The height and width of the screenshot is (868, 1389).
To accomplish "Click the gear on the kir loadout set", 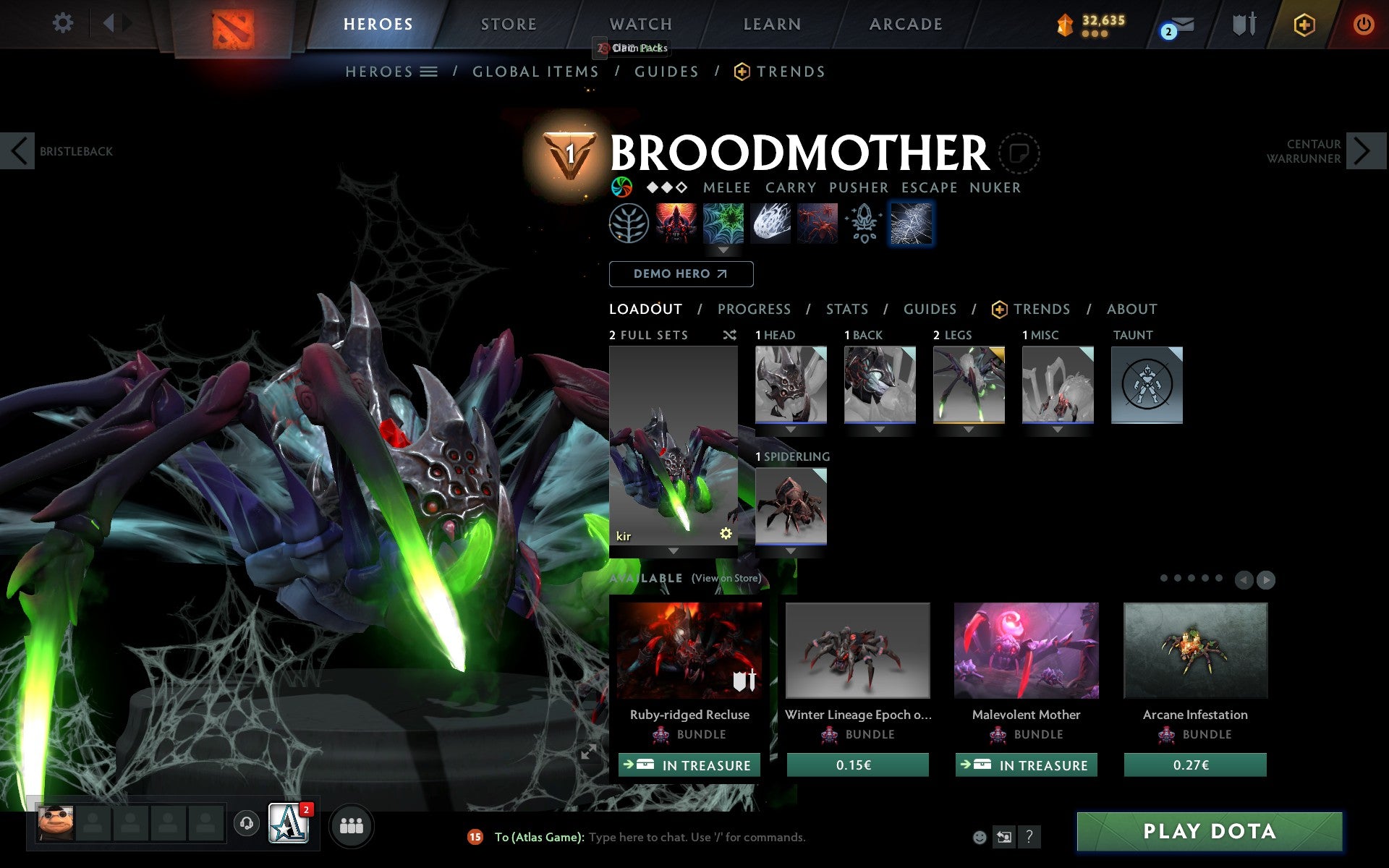I will point(726,533).
